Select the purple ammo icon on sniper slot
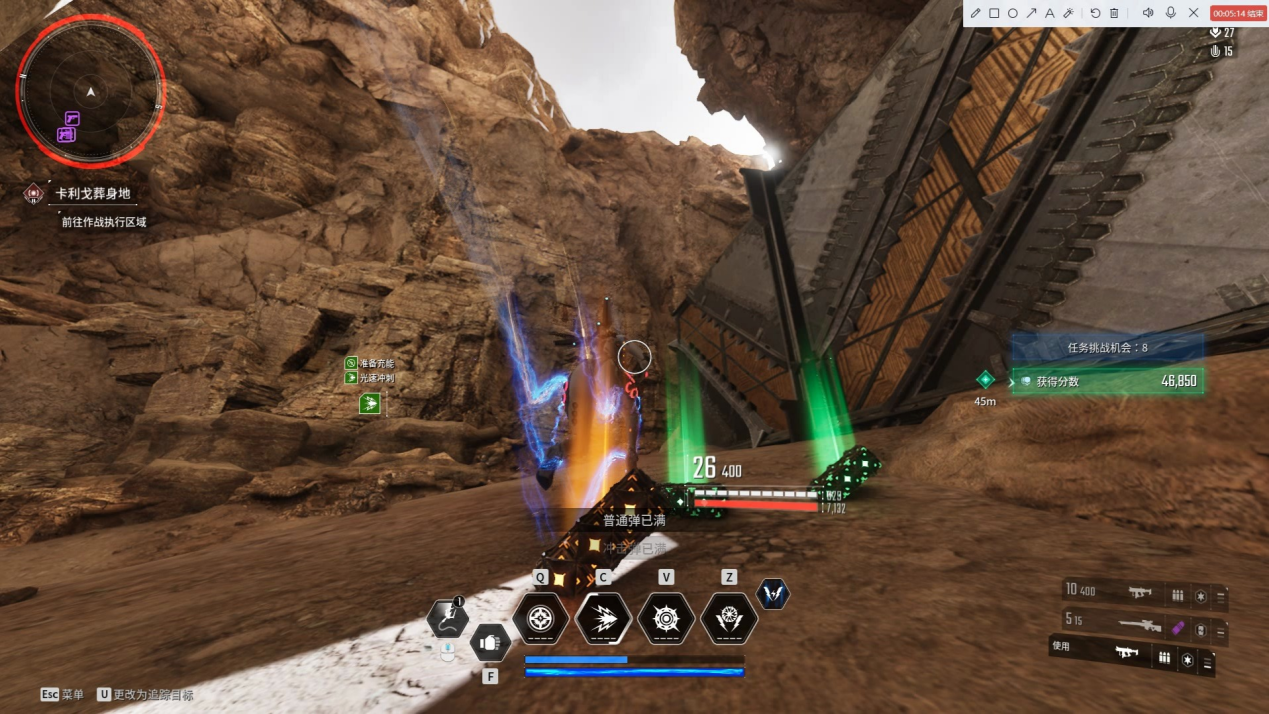The width and height of the screenshot is (1269, 714). coord(1178,628)
